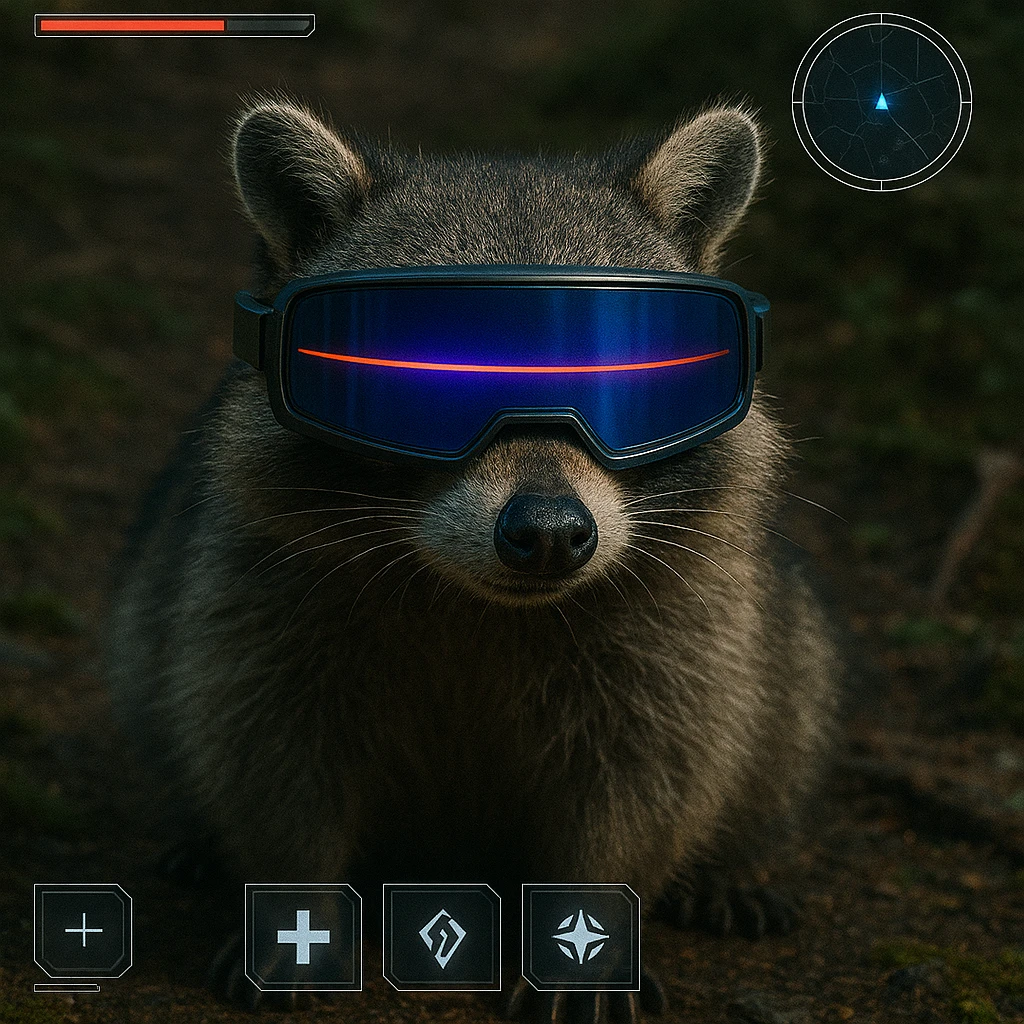Select the thin plus slot

pos(83,931)
